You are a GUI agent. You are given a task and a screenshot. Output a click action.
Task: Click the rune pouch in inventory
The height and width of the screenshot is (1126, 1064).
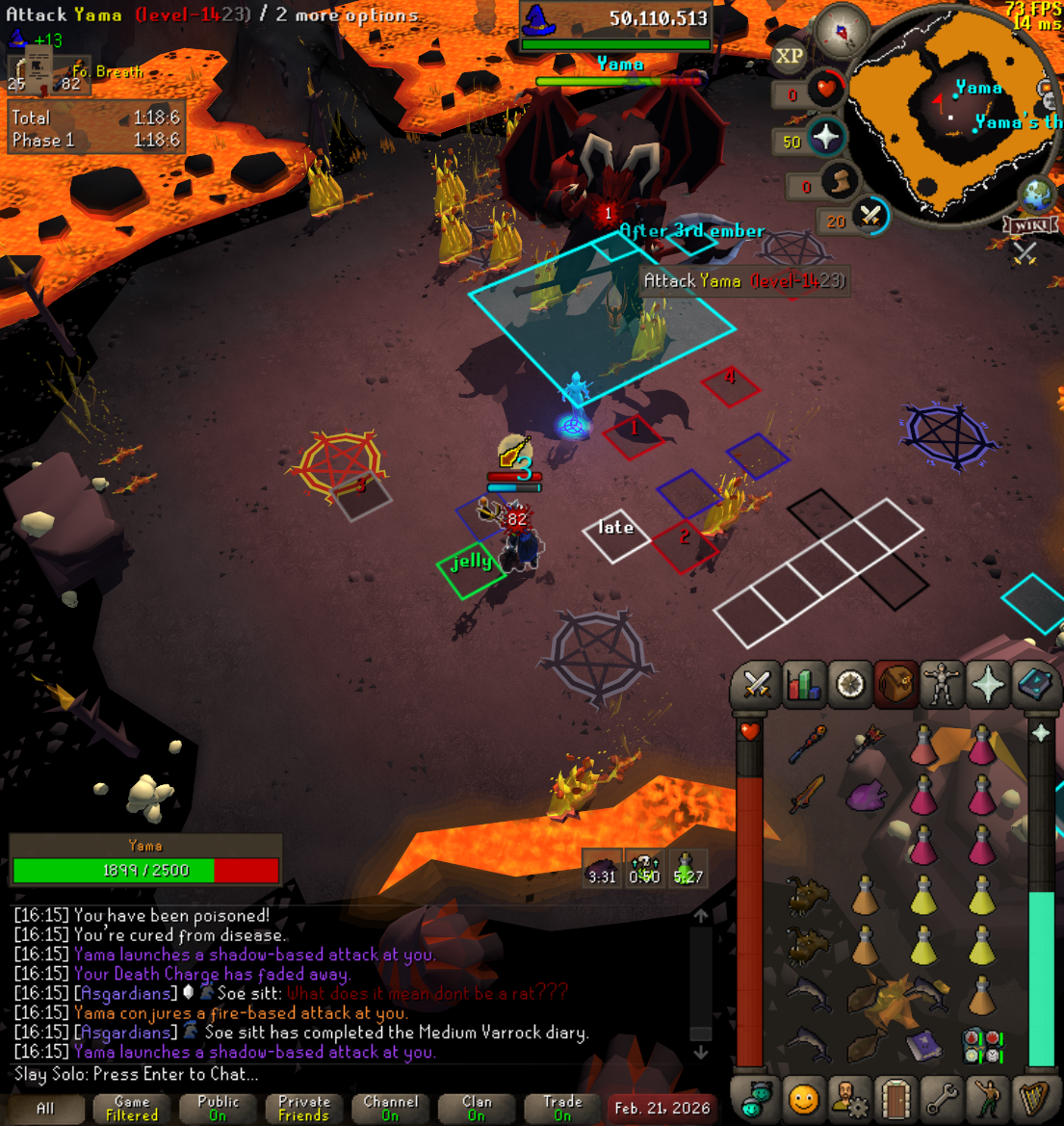coord(981,1044)
